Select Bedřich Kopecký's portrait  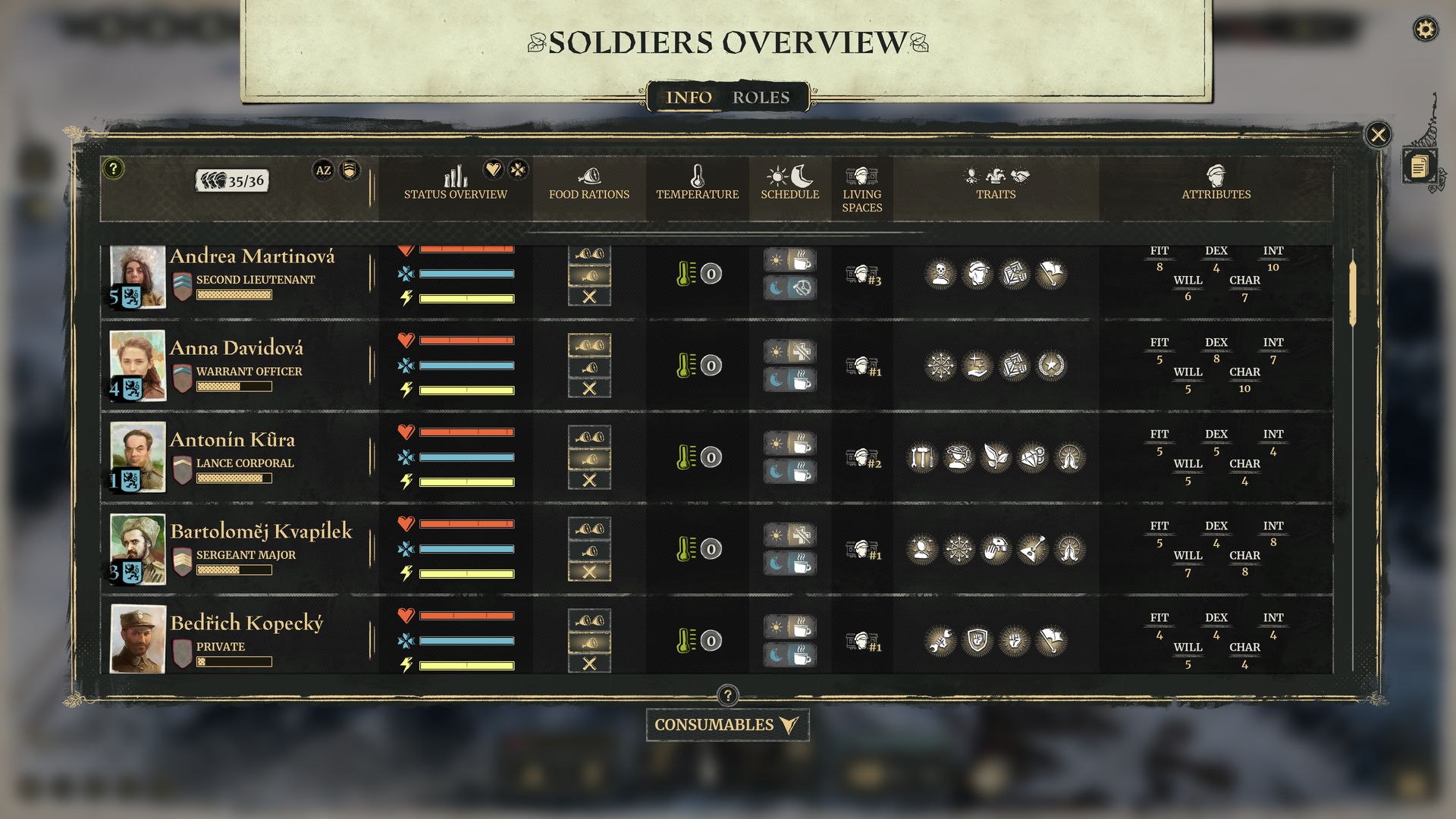(137, 639)
